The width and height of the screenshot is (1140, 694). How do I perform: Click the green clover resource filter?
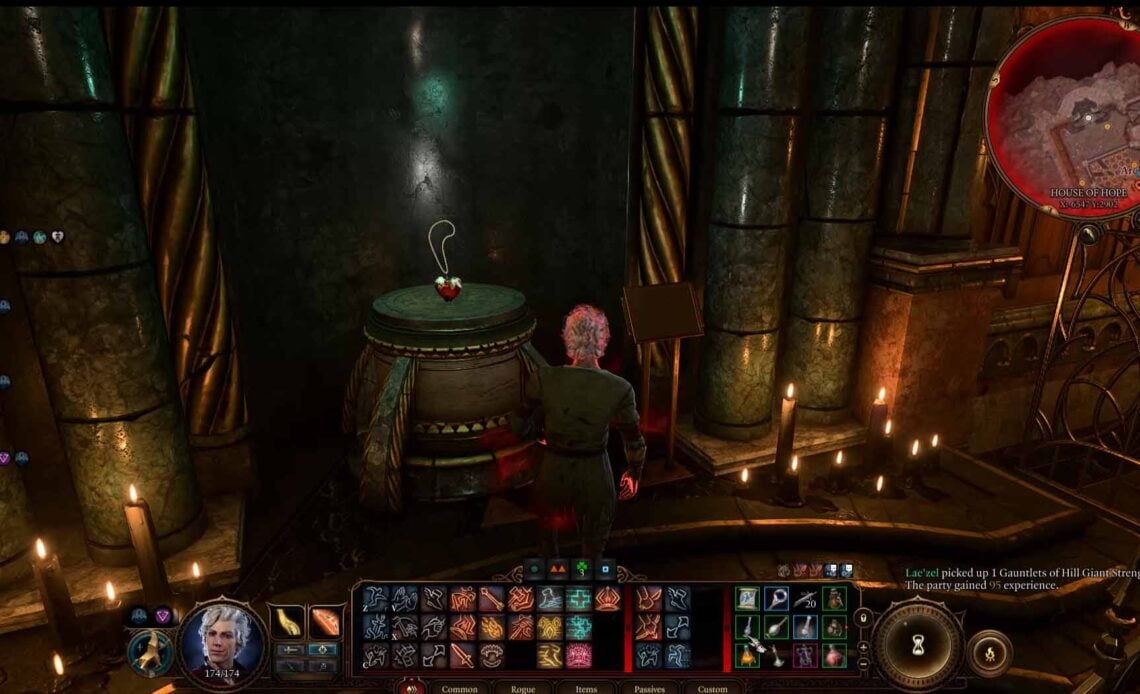[580, 568]
